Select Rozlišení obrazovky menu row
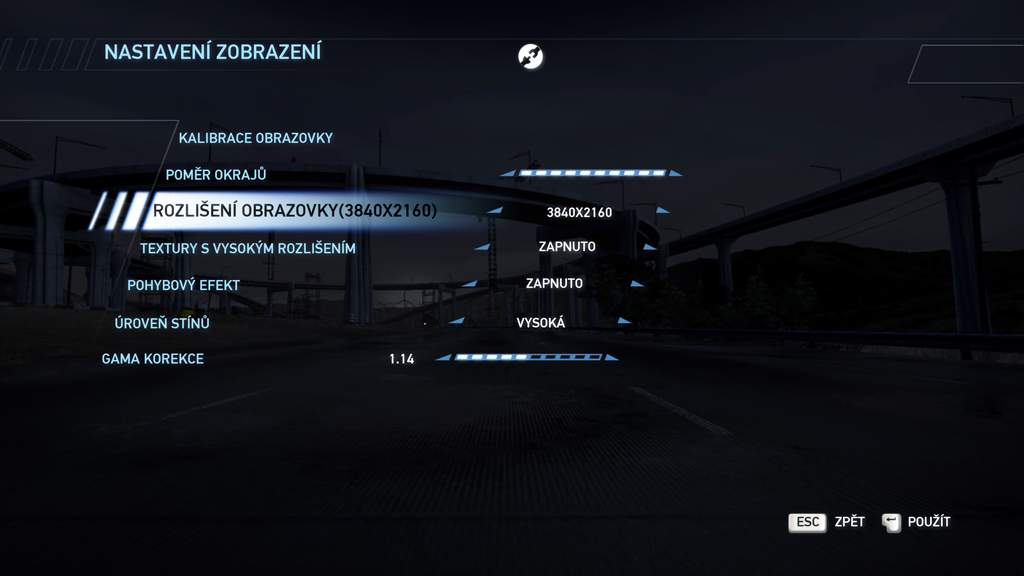 click(294, 211)
